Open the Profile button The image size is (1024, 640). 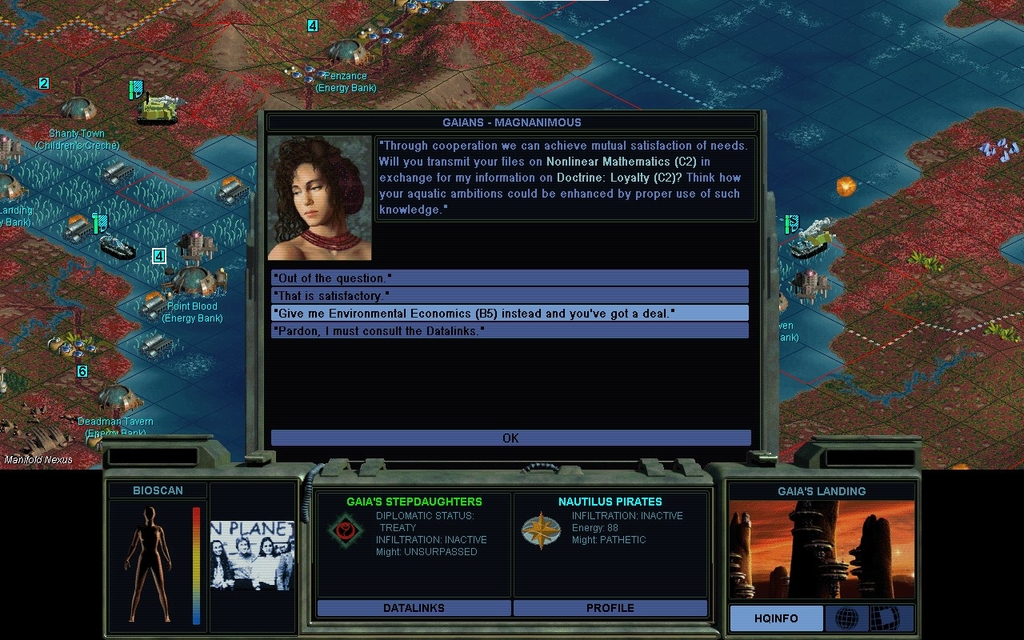click(610, 608)
